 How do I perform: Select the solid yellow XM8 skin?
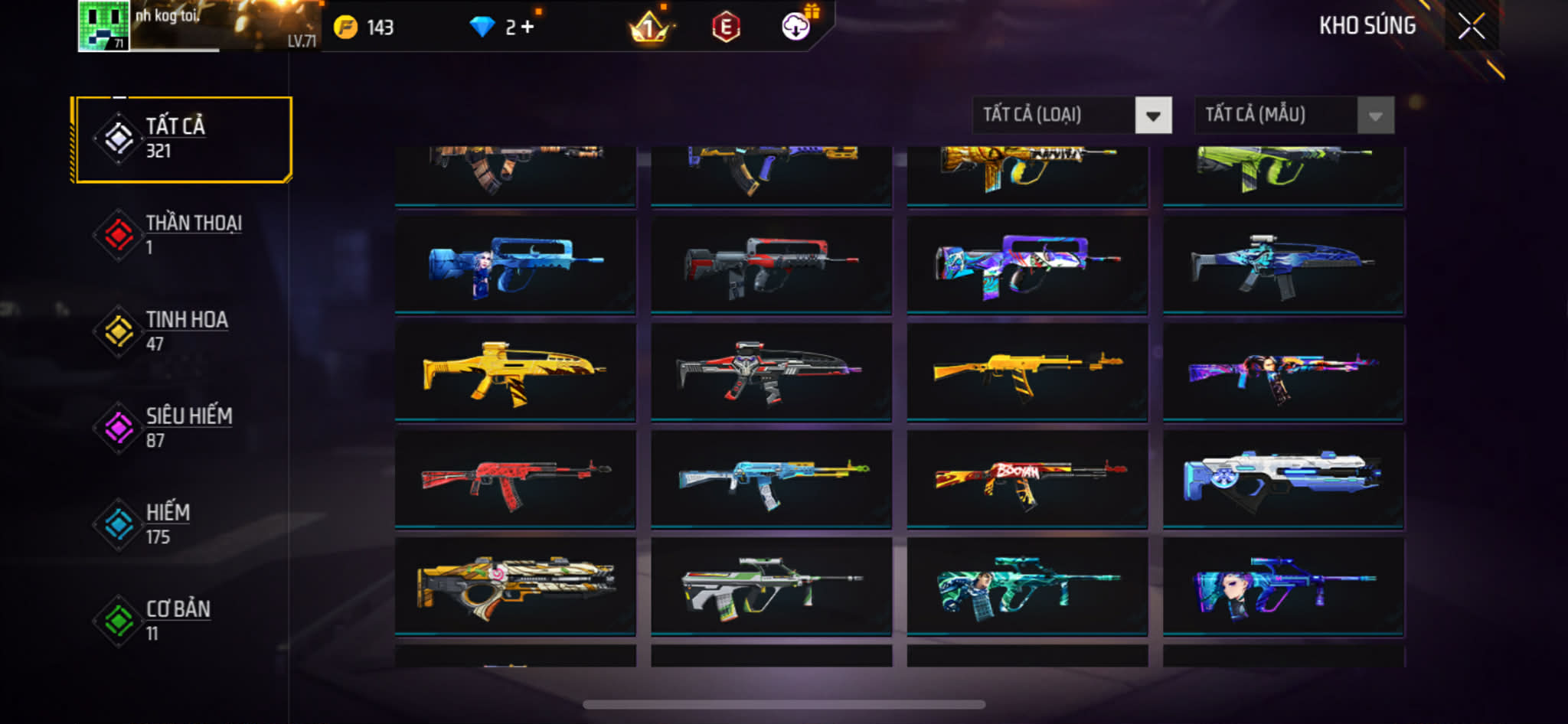515,372
